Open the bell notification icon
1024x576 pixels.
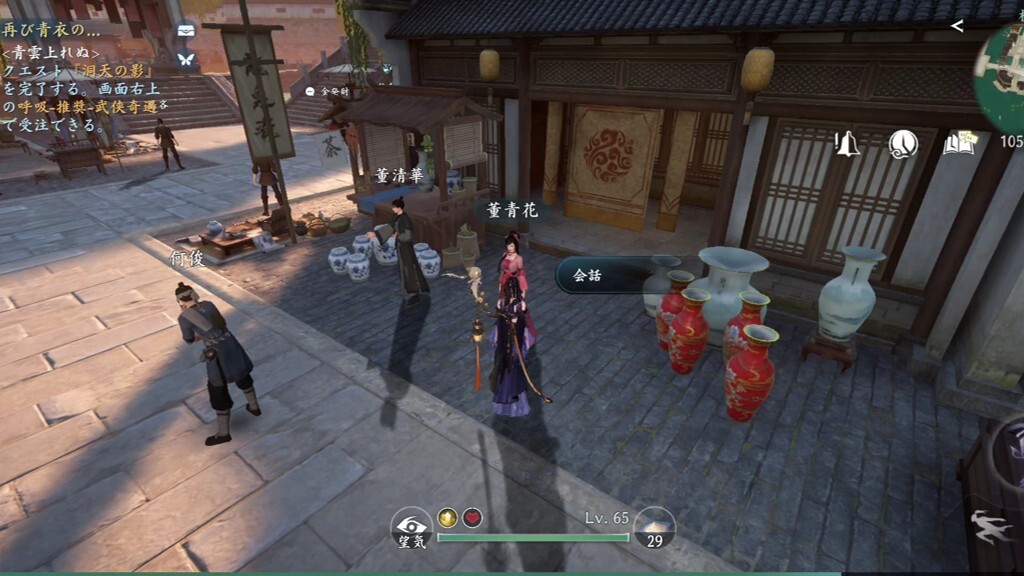pyautogui.click(x=847, y=144)
